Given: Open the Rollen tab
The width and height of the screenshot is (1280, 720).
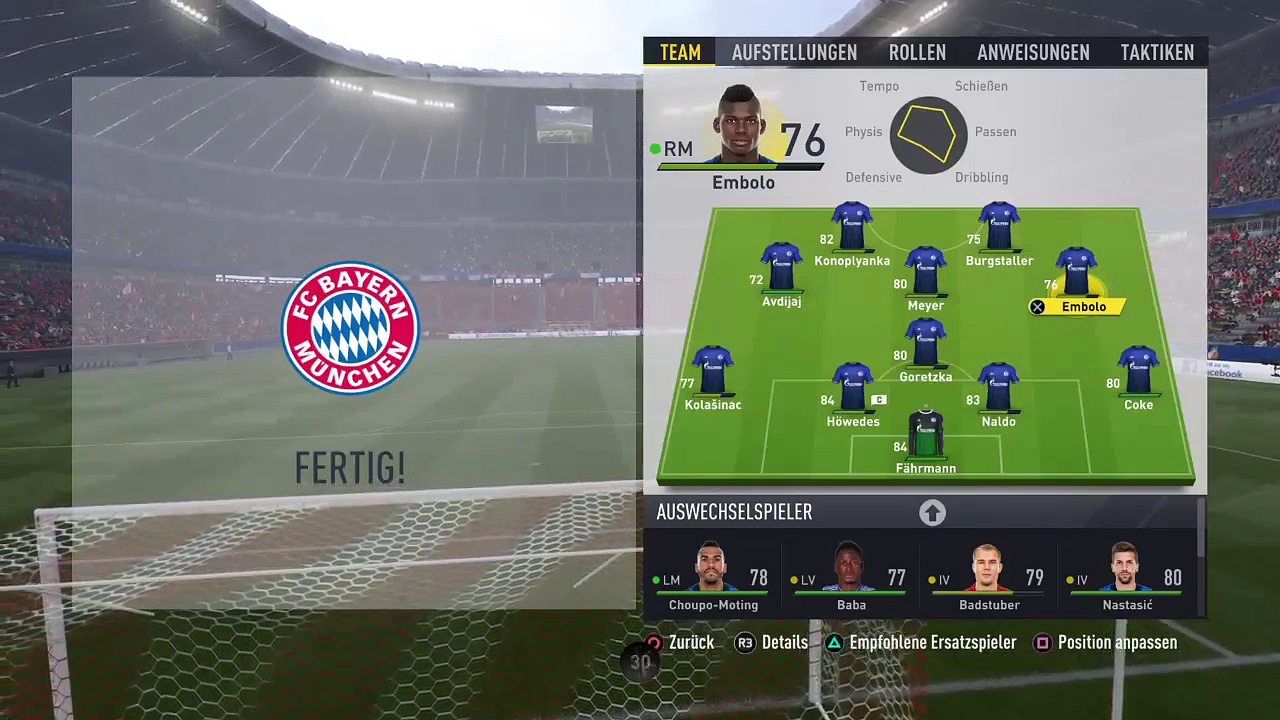Looking at the screenshot, I should click(917, 52).
